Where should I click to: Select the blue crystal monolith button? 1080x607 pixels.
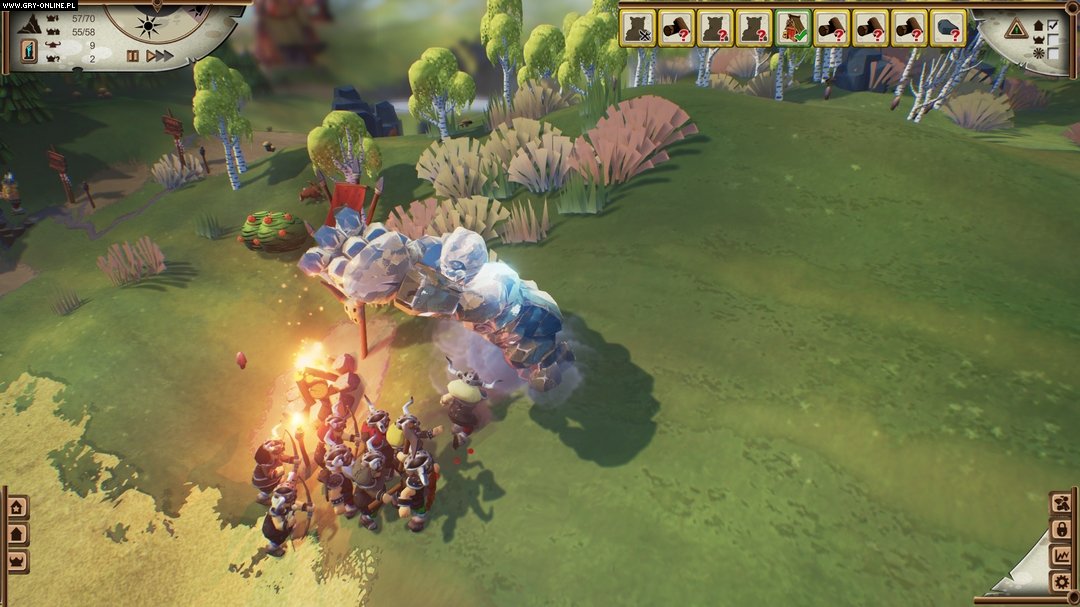tap(30, 48)
